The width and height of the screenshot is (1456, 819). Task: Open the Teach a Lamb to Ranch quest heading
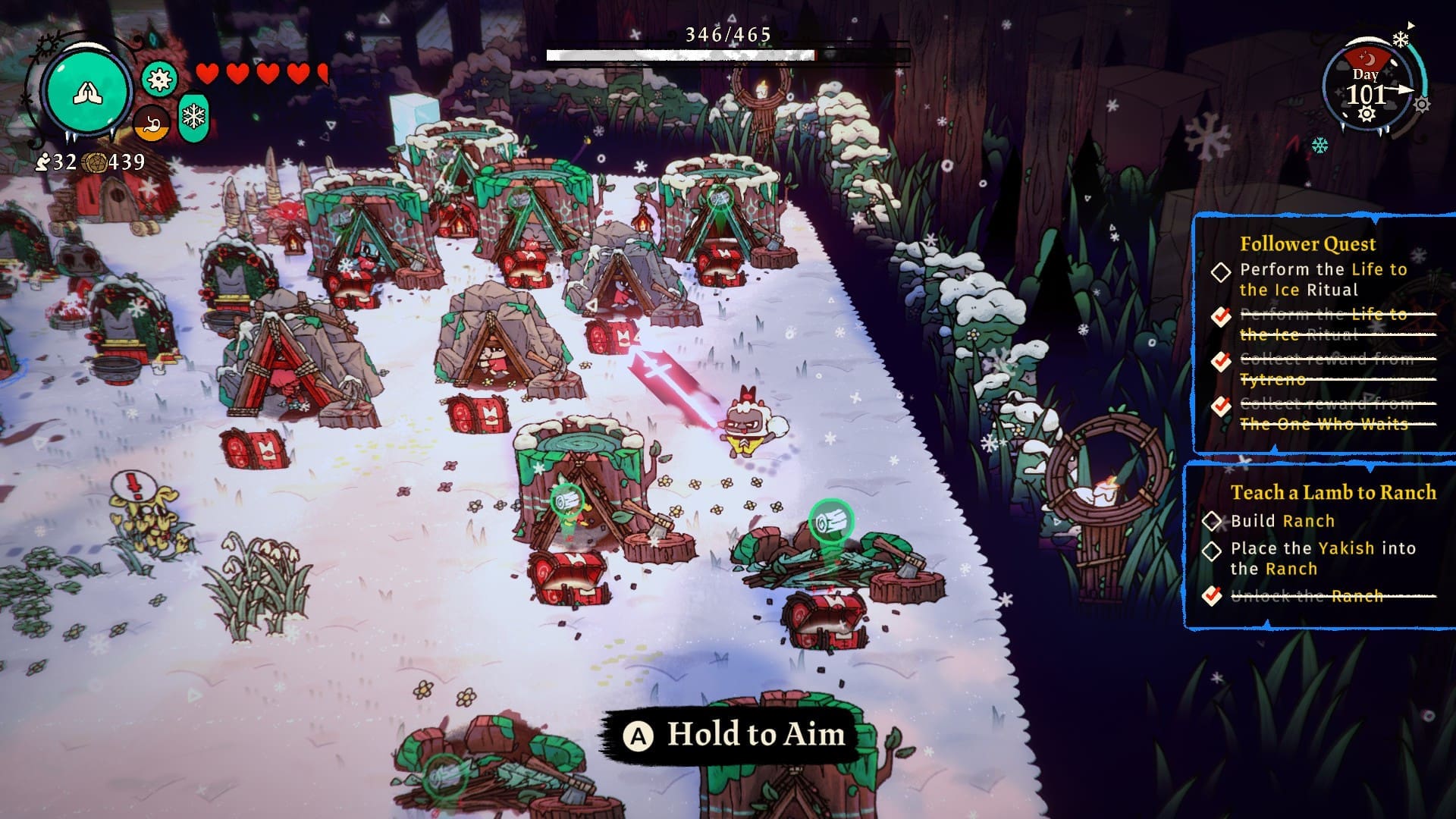1333,493
